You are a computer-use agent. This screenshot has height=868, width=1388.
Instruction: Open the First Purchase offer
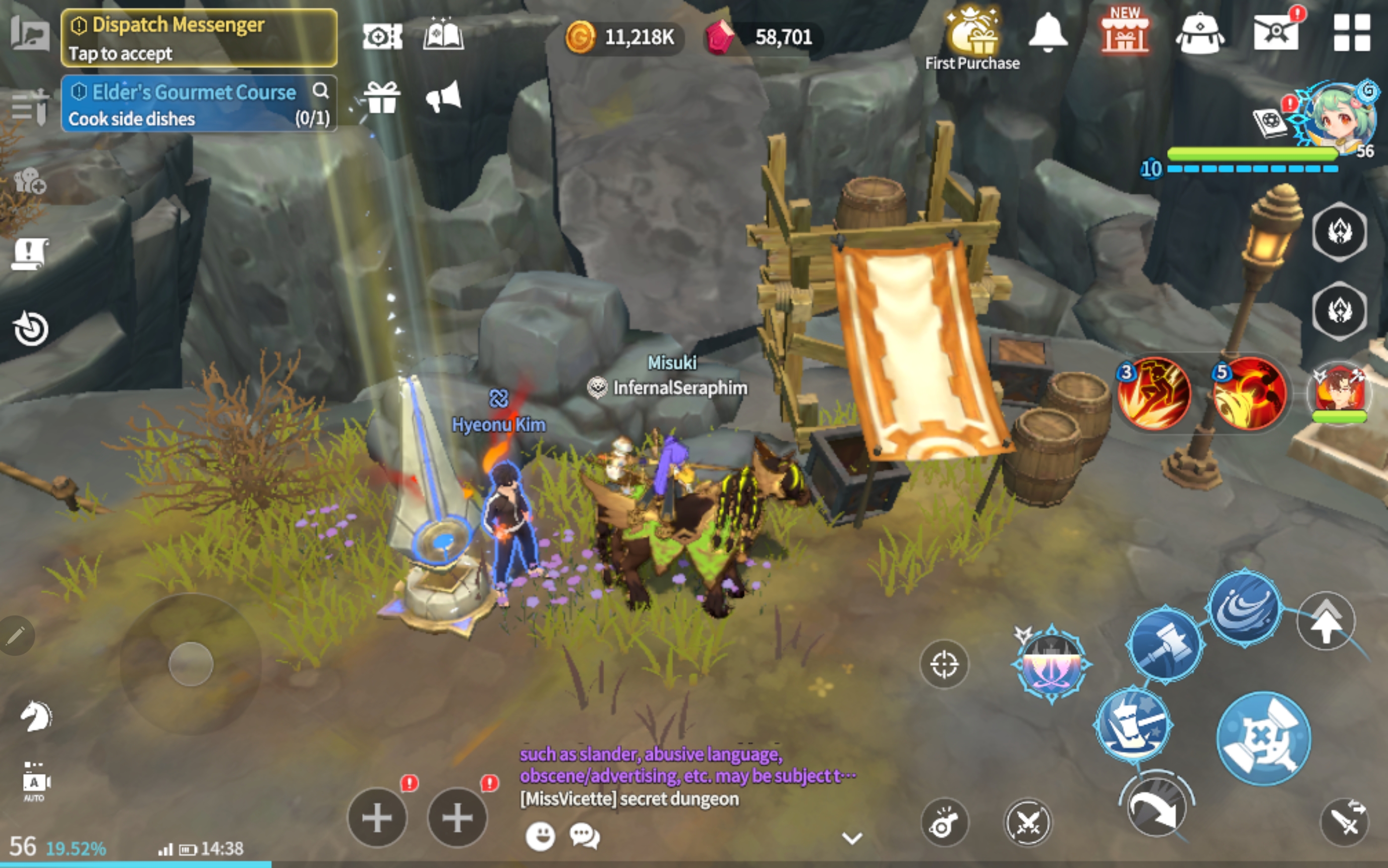[972, 38]
